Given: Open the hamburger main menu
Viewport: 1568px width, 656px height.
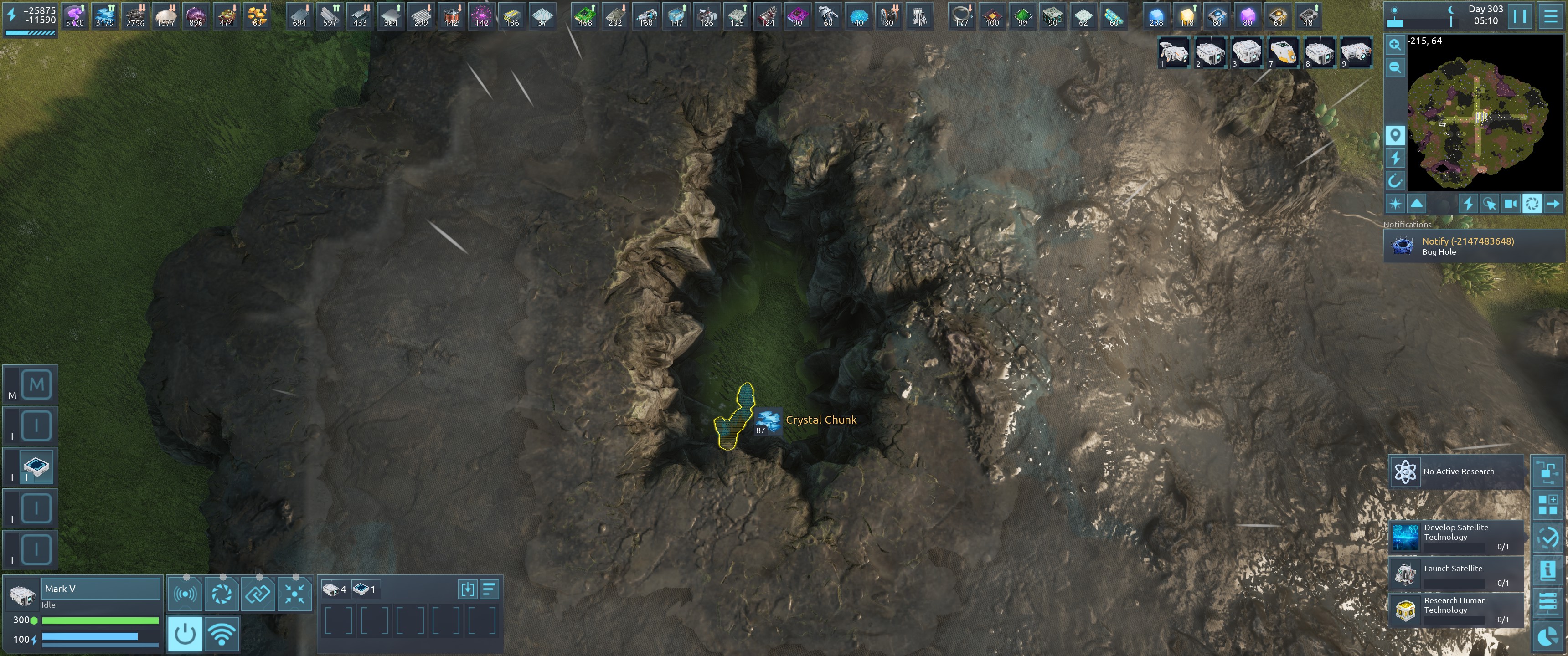Looking at the screenshot, I should [x=1550, y=16].
